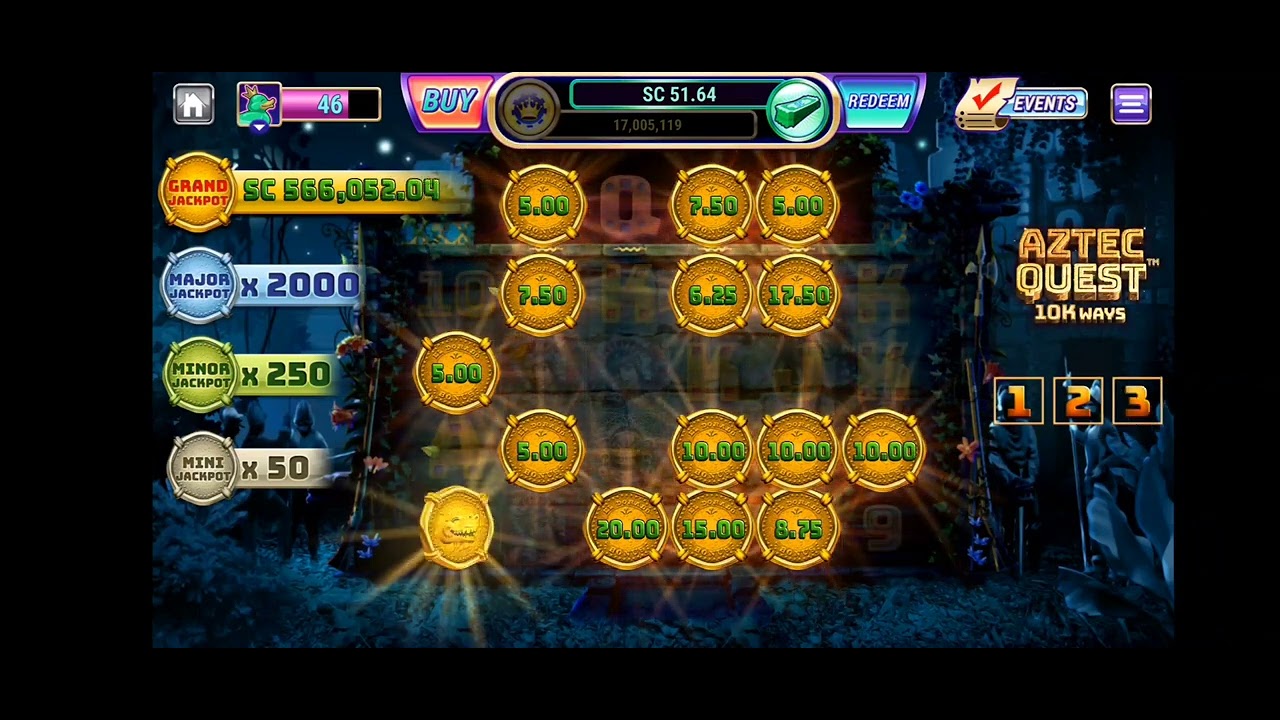The width and height of the screenshot is (1280, 720).
Task: Select the Major Jackpot blue medallion icon
Action: tap(197, 285)
